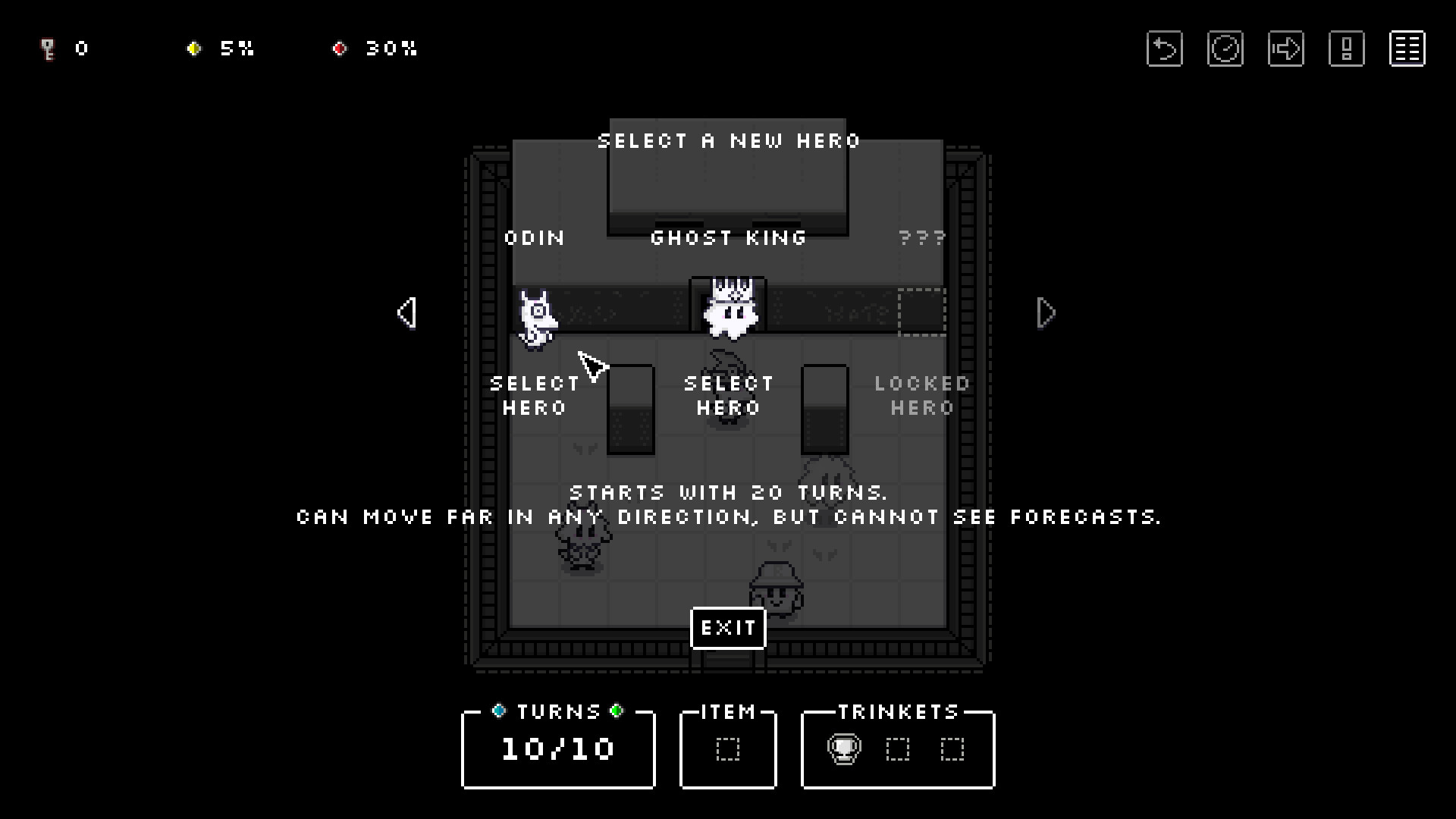Click the clock icon
1456x819 pixels.
[x=1225, y=49]
